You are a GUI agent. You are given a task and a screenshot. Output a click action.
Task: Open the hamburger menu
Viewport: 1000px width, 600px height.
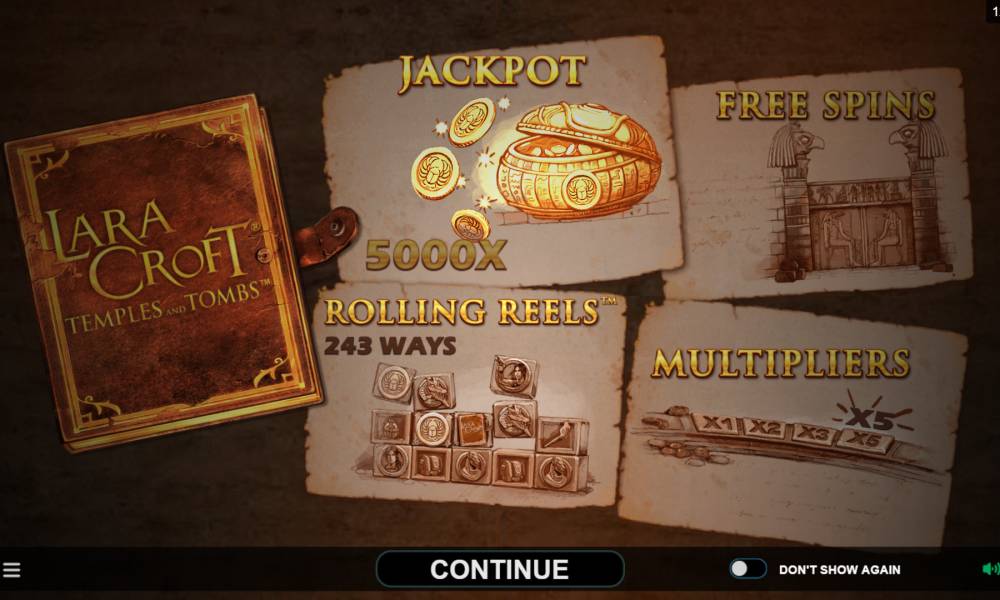12,570
